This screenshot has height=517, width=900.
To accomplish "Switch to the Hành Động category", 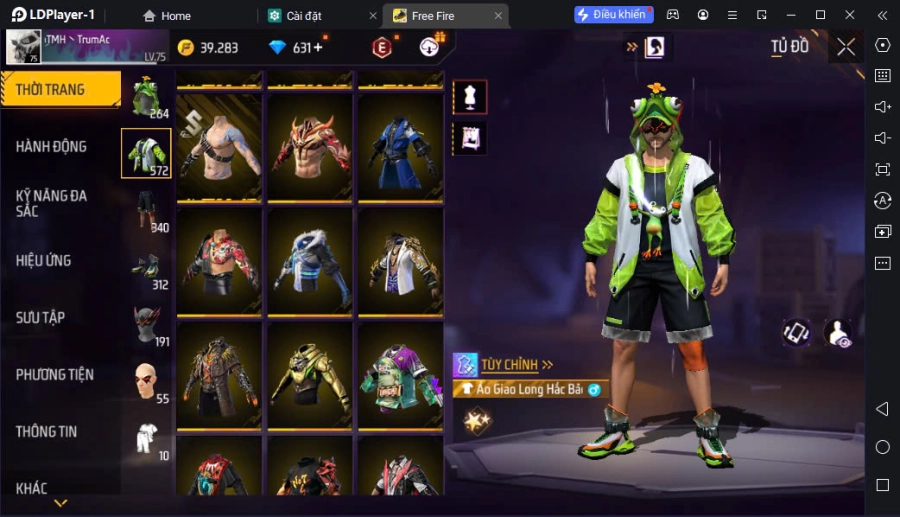I will [52, 146].
